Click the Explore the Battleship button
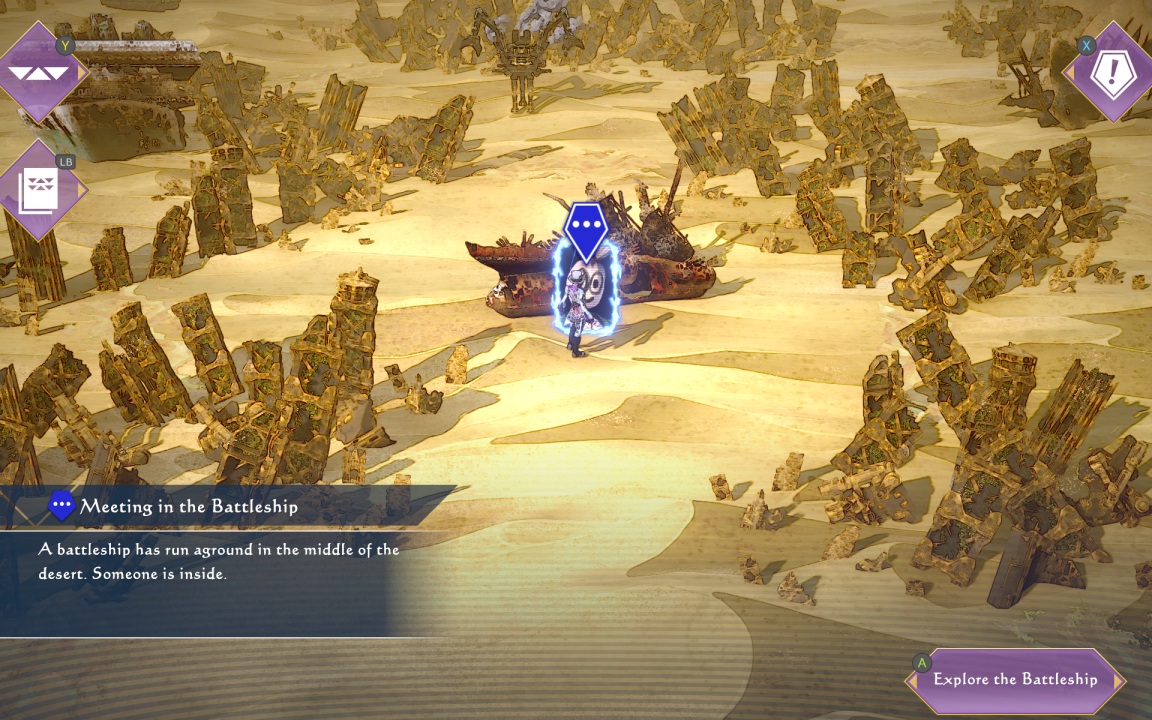Viewport: 1152px width, 720px height. pos(1015,680)
